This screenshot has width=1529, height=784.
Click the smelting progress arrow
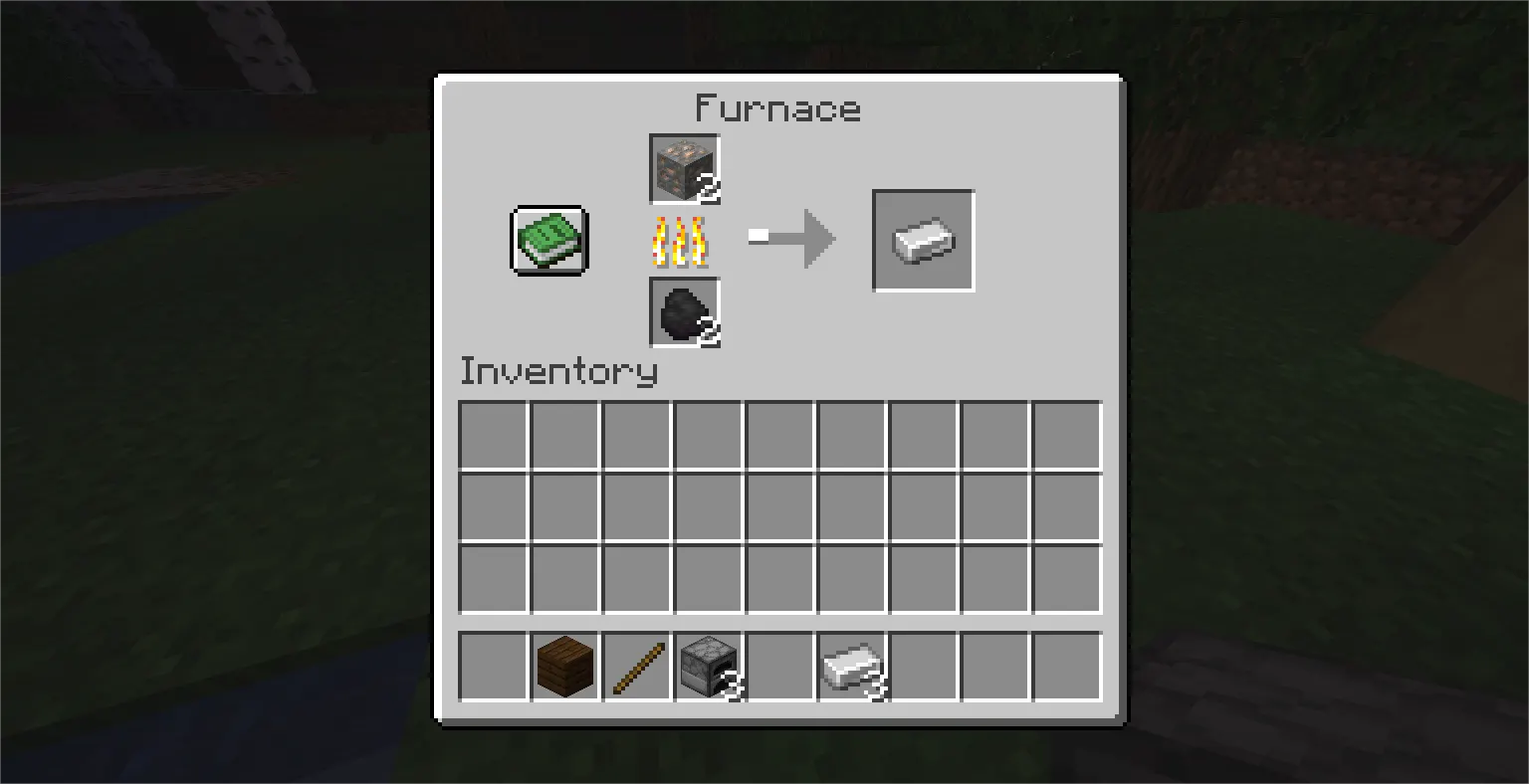tap(791, 239)
